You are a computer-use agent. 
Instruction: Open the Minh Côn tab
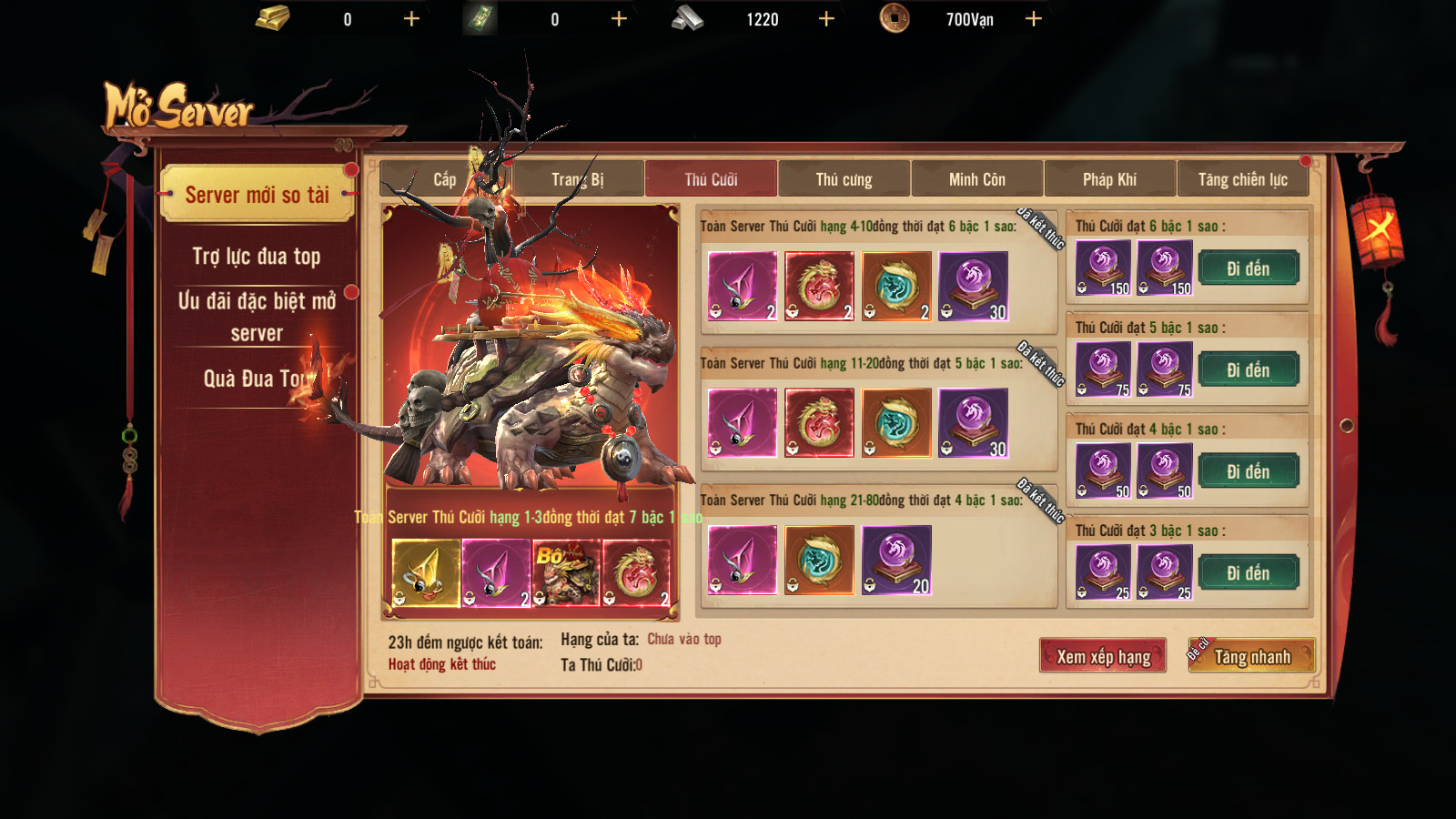pos(976,179)
